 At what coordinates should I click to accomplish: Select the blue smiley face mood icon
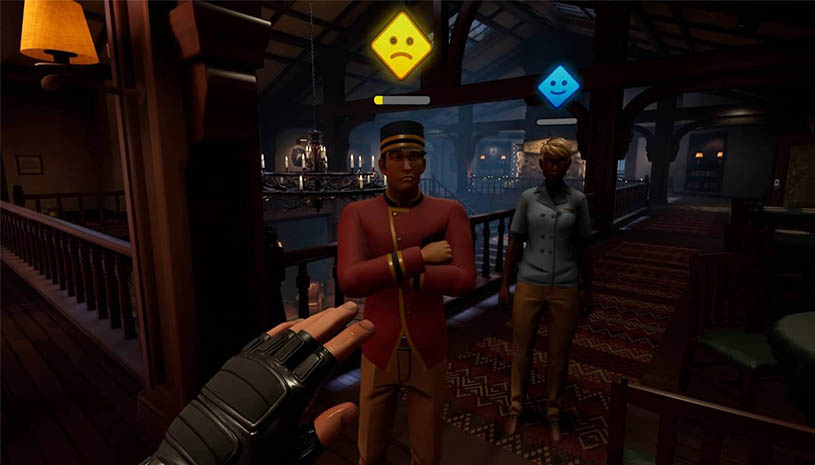pos(558,86)
